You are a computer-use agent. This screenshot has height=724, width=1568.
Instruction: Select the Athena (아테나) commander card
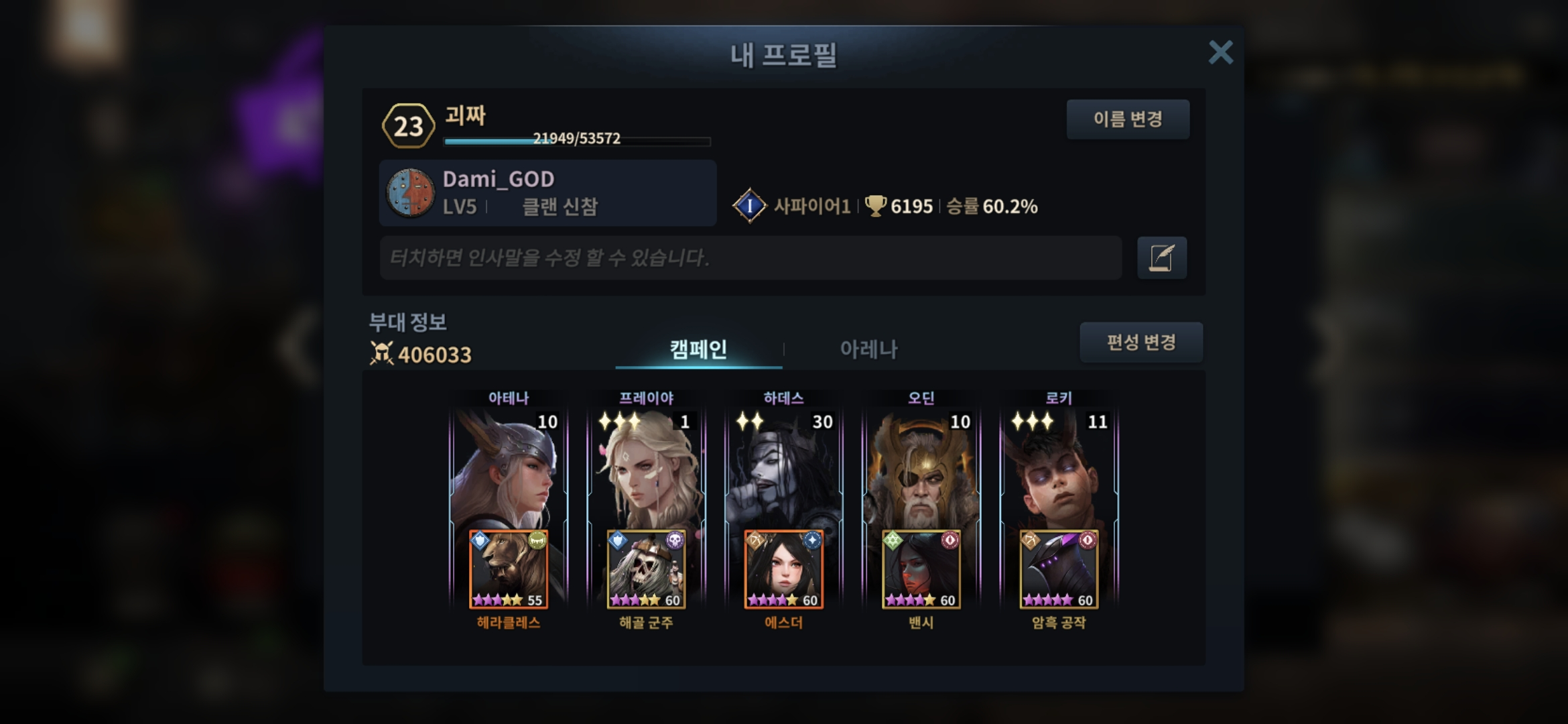click(x=509, y=469)
